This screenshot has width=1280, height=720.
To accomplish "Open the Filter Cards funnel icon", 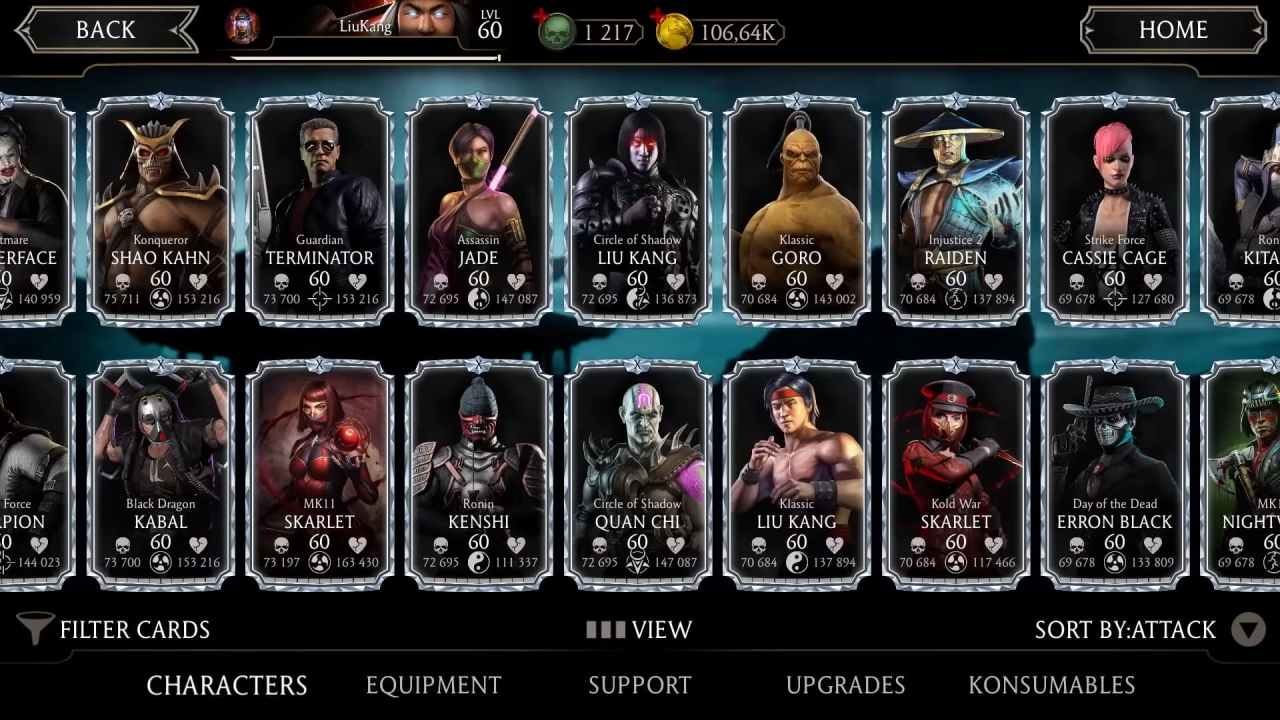I will click(34, 629).
